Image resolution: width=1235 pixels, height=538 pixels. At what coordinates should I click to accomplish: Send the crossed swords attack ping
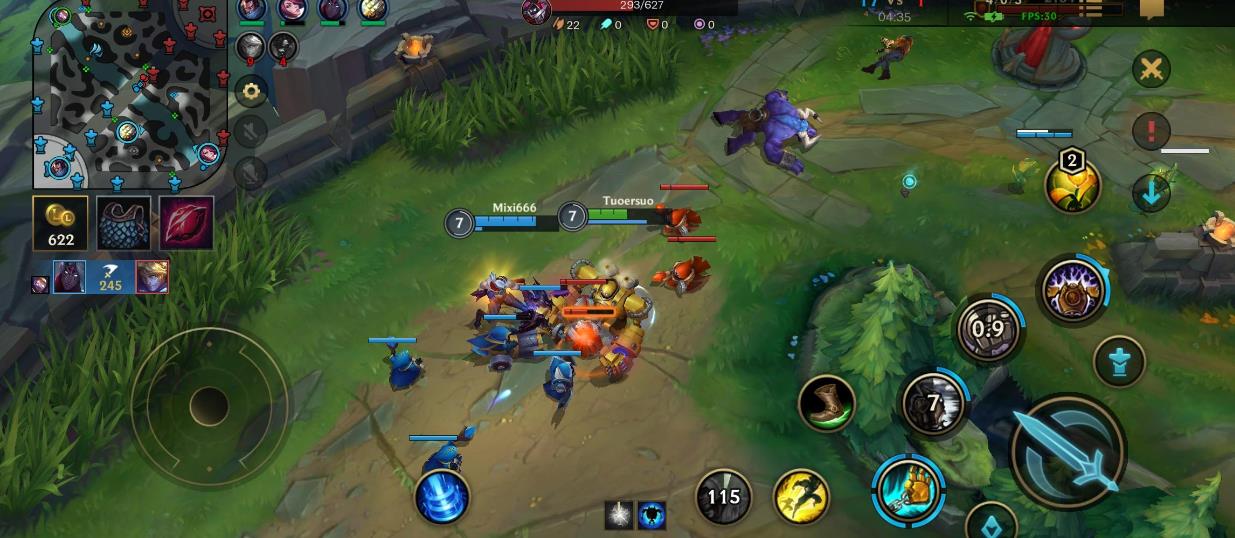point(1151,69)
